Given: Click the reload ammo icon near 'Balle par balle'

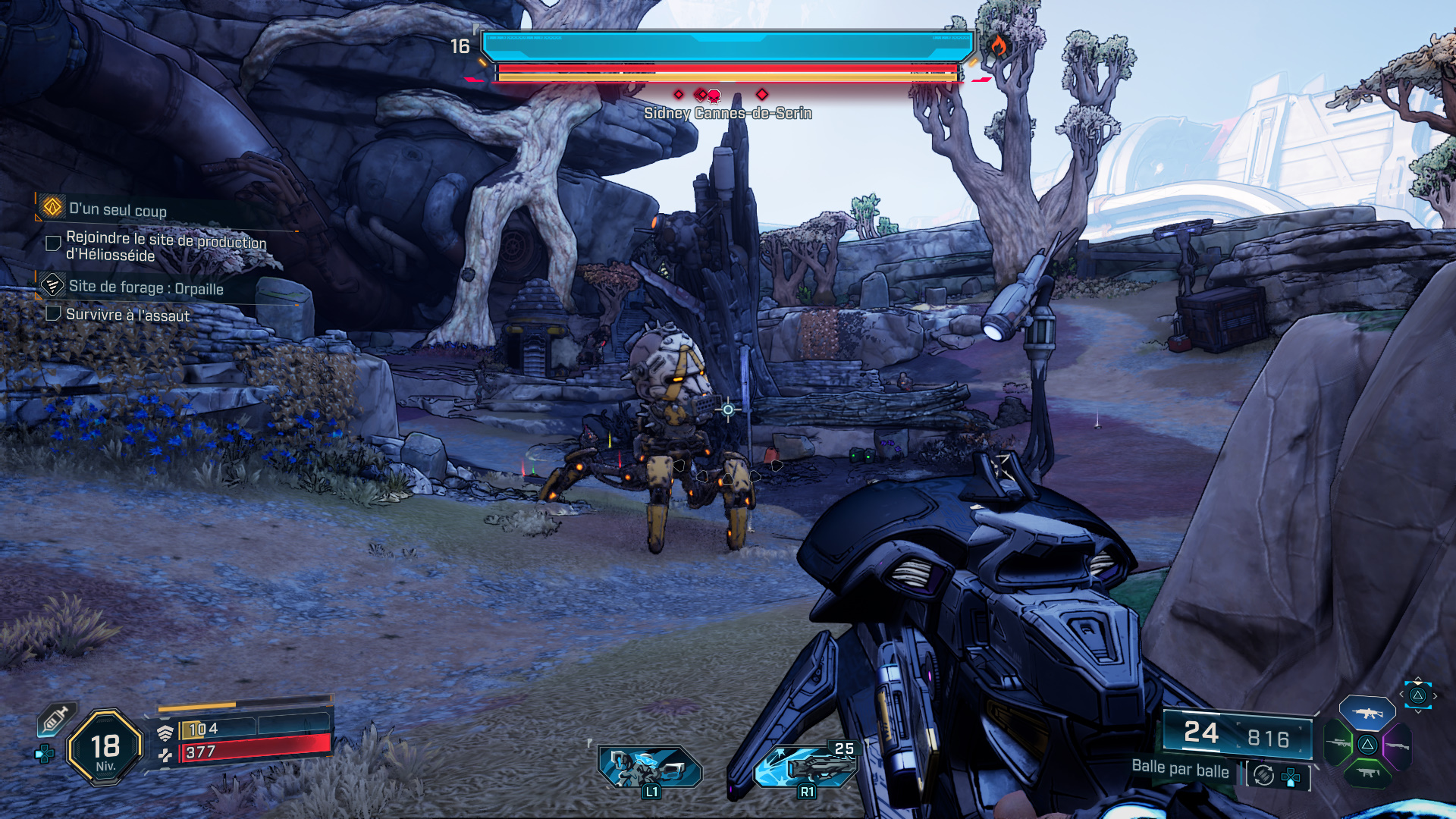Looking at the screenshot, I should [x=1263, y=775].
